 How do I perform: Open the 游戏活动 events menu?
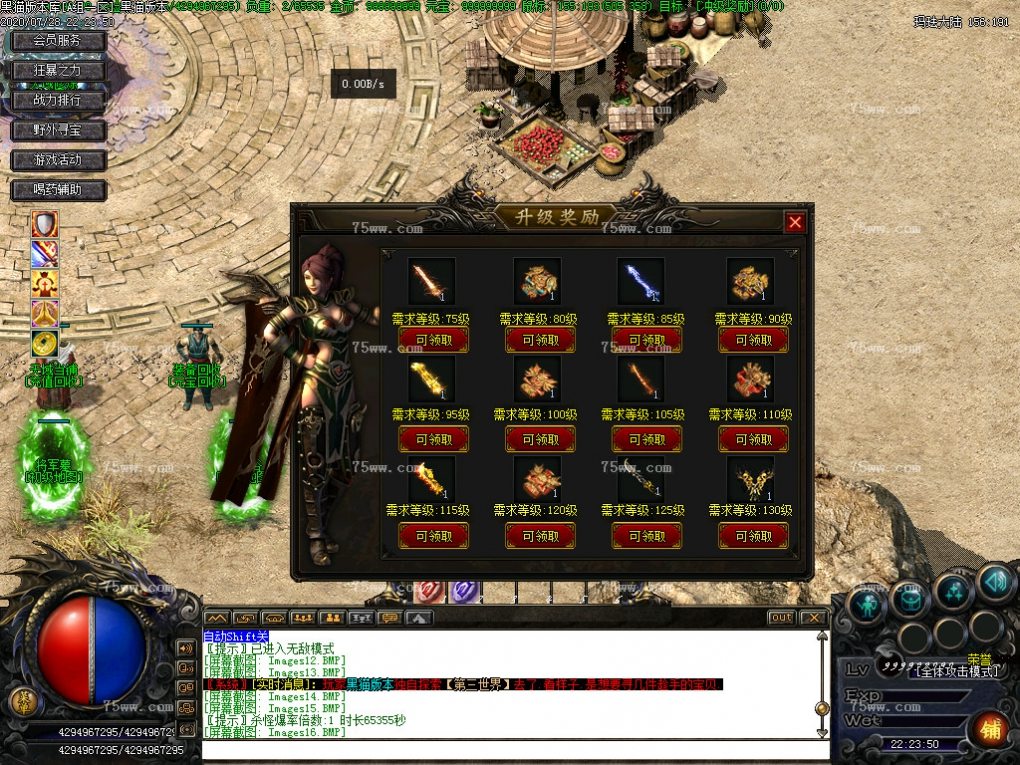tap(59, 160)
